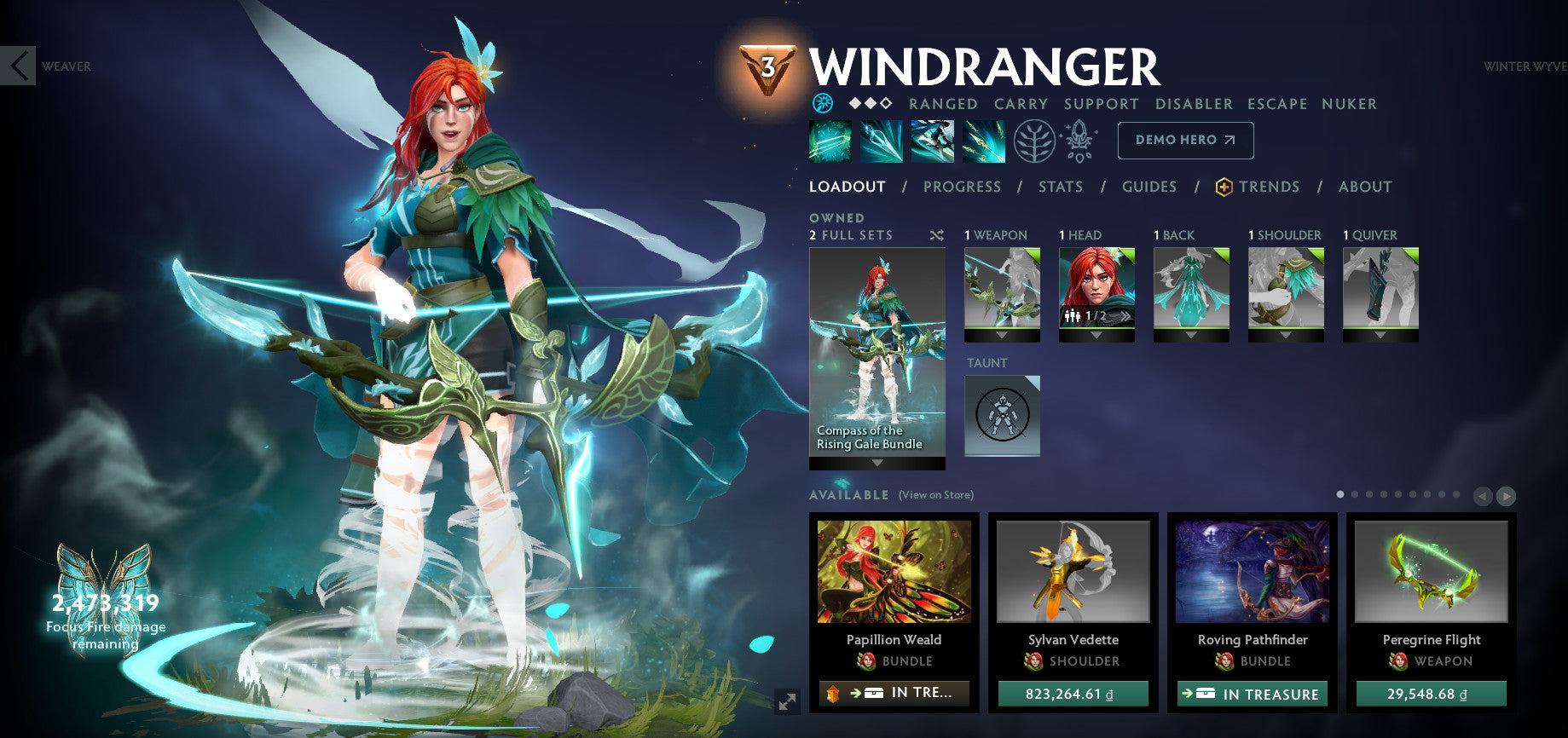
Task: Select the Powershot ability icon
Action: 882,141
